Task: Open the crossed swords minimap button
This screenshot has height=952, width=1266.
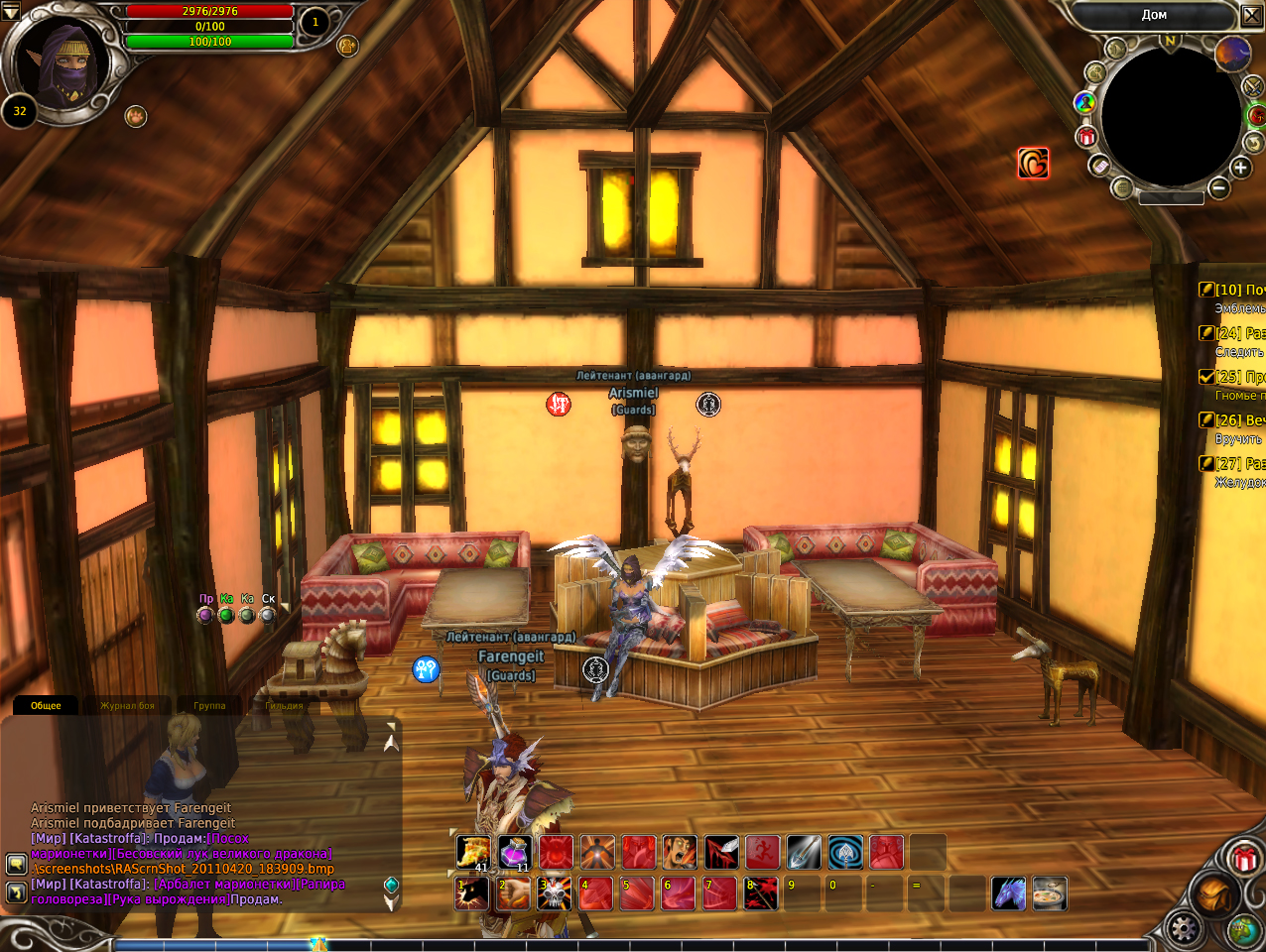Action: 1253,87
